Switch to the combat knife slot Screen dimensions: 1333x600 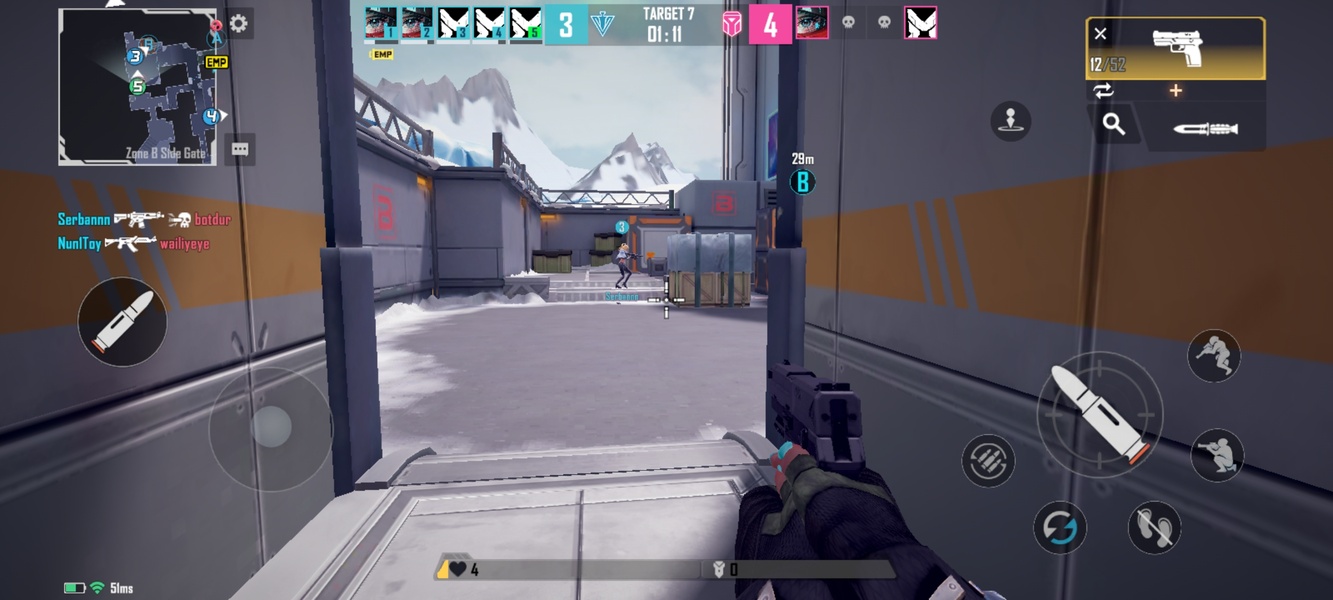[1205, 129]
